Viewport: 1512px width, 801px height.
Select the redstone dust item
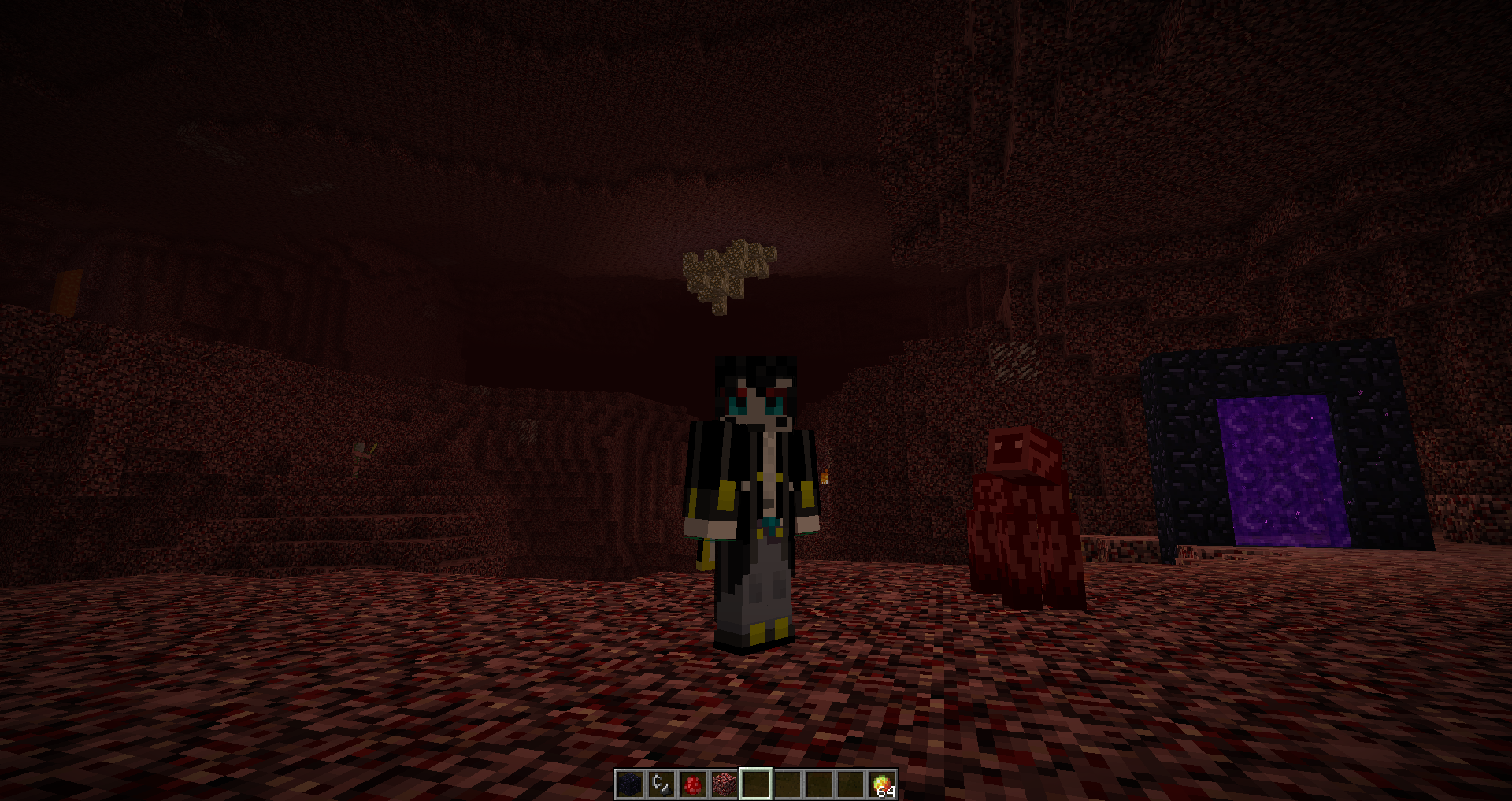pos(691,785)
